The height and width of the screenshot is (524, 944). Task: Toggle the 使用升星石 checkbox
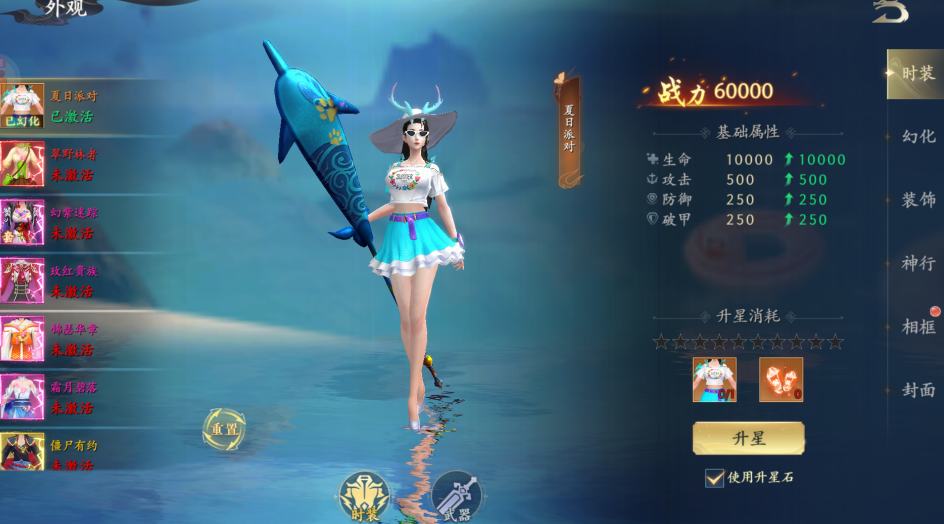[714, 478]
